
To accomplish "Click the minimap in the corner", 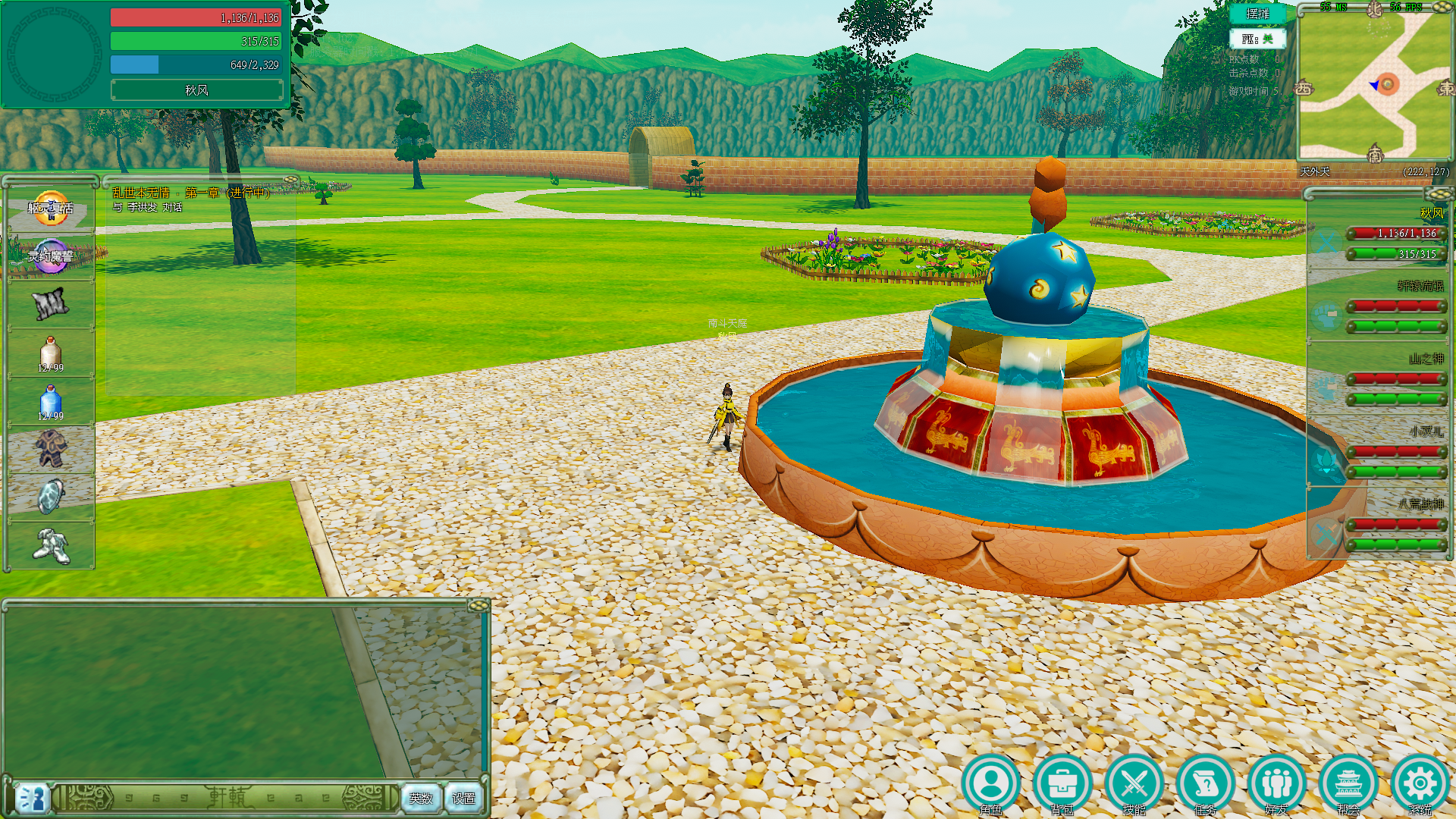I will click(1374, 85).
